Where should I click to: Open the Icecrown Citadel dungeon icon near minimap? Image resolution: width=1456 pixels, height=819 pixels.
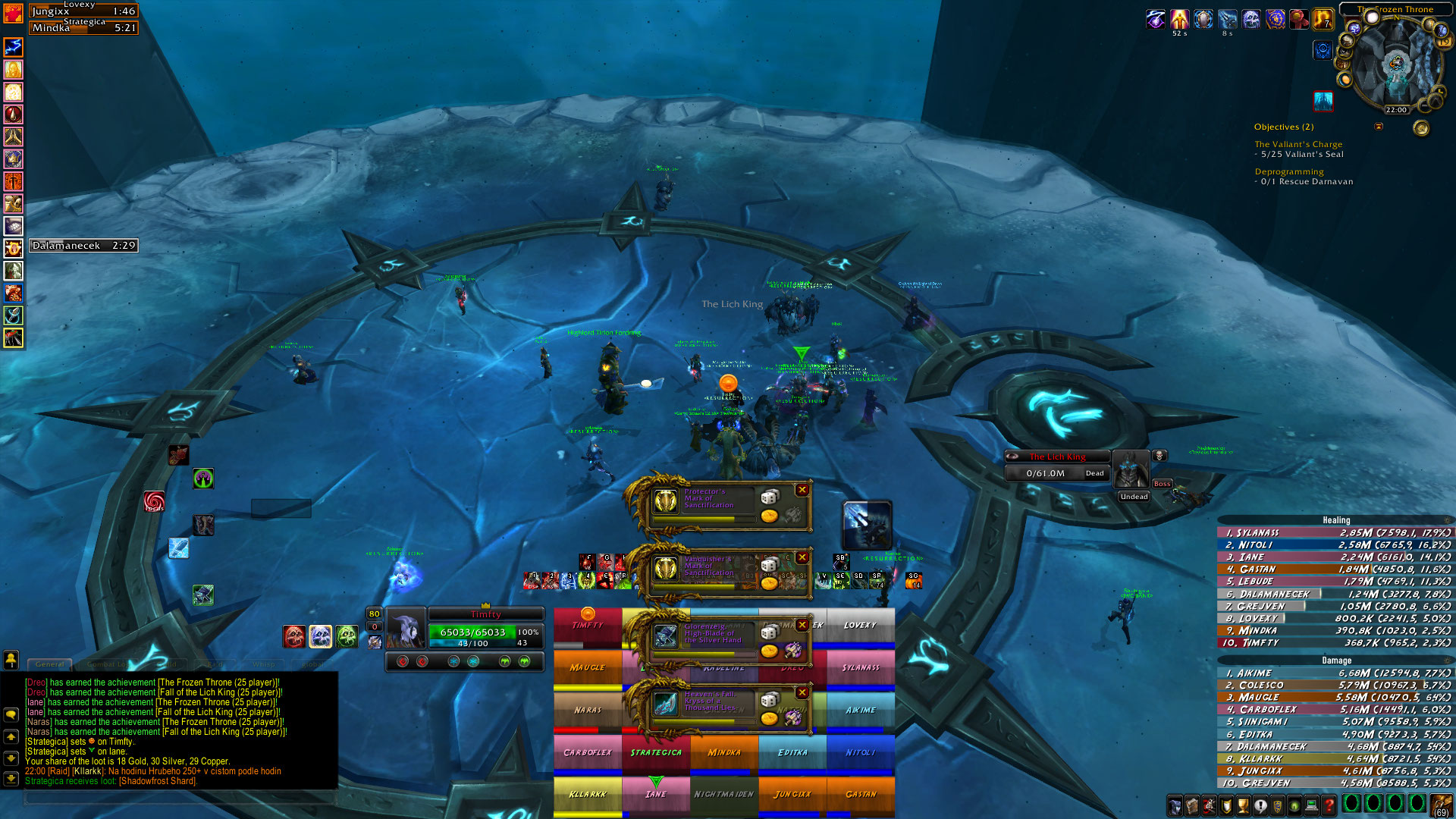point(1323,100)
